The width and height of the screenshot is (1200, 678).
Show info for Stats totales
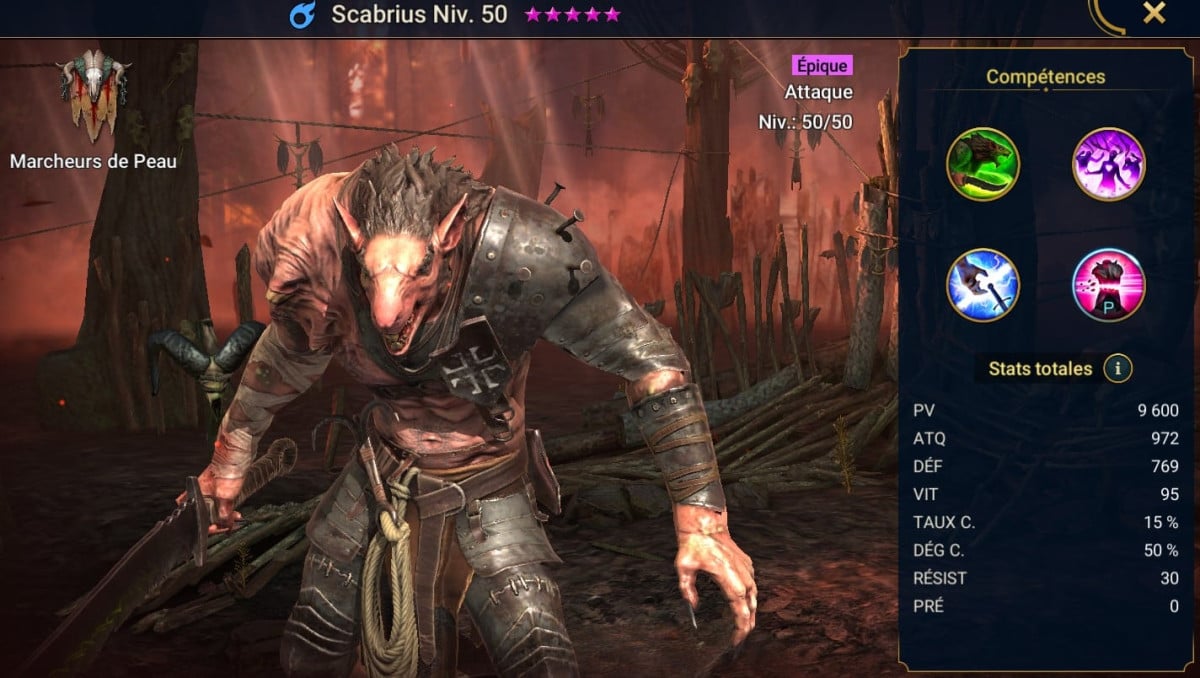pos(1118,369)
